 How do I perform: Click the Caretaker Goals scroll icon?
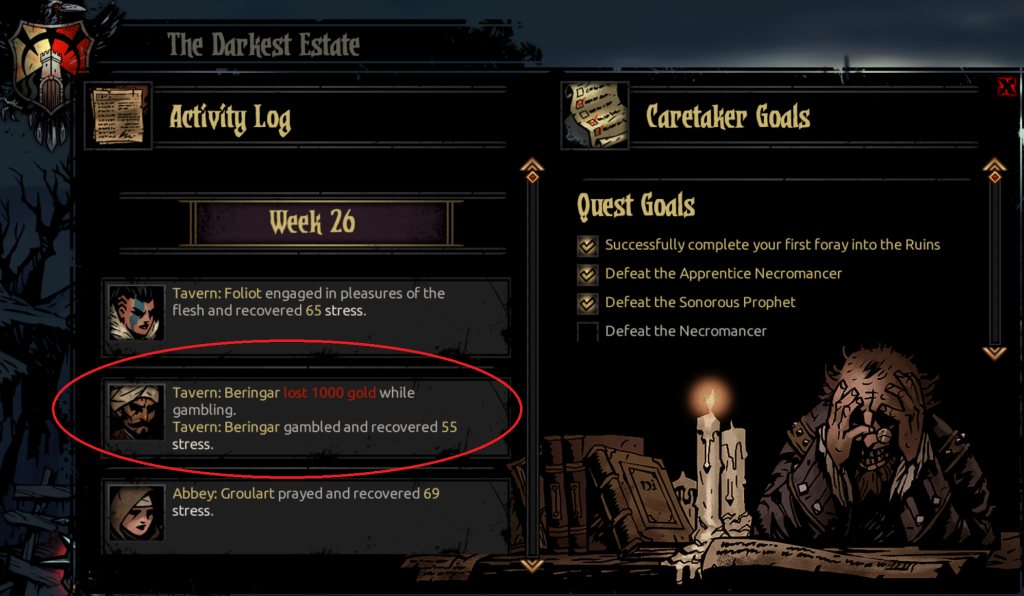pyautogui.click(x=594, y=116)
